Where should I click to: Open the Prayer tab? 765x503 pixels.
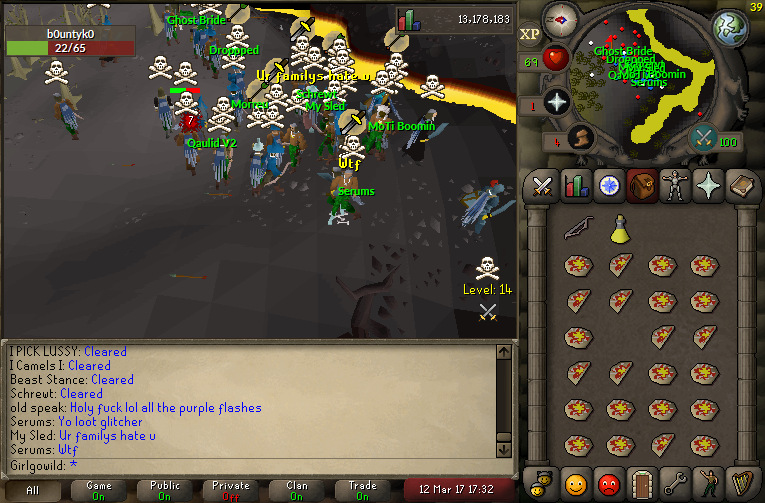[x=708, y=186]
